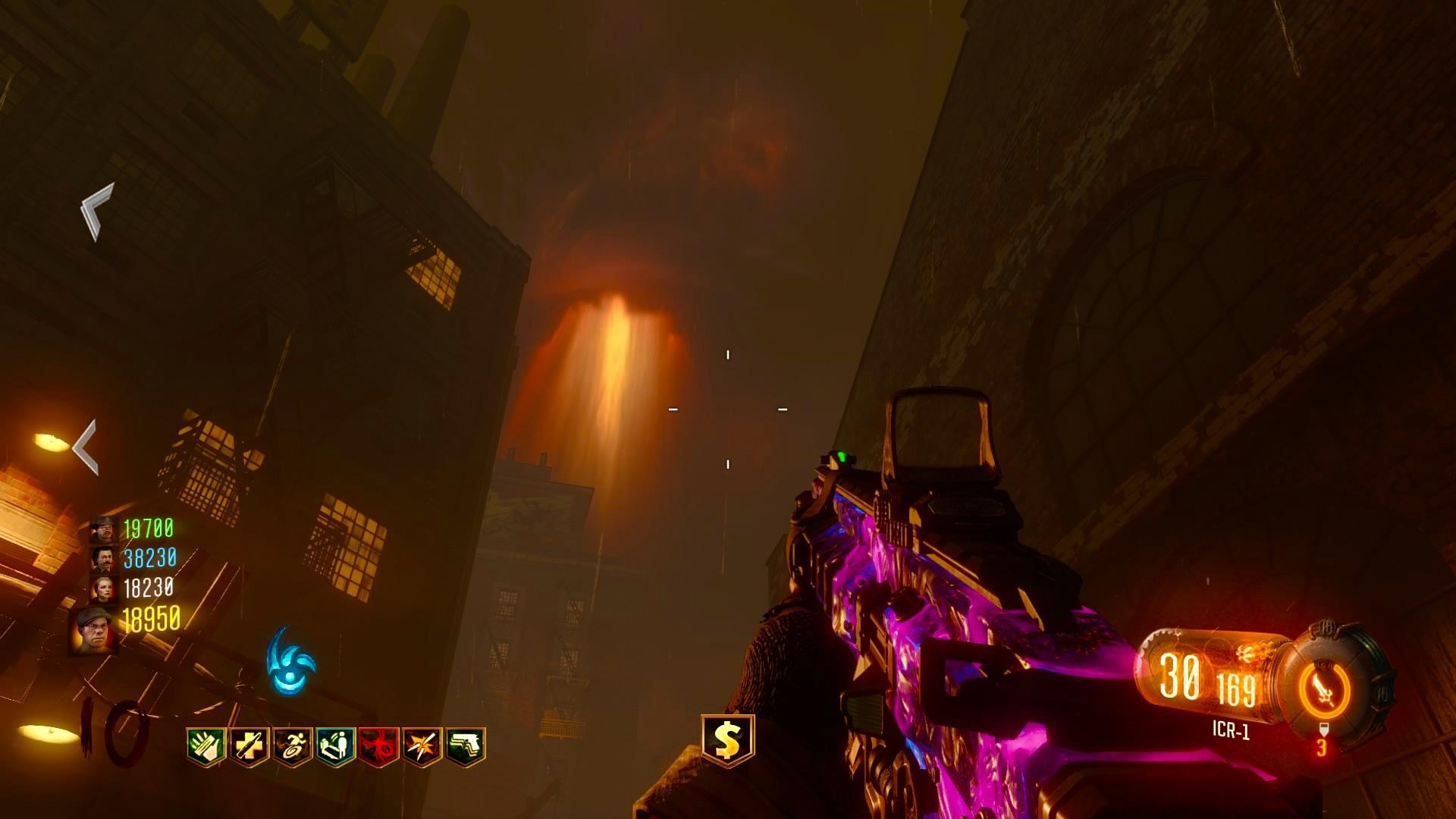Choose the Stamin-Up running man perk
Image resolution: width=1456 pixels, height=819 pixels.
click(293, 746)
